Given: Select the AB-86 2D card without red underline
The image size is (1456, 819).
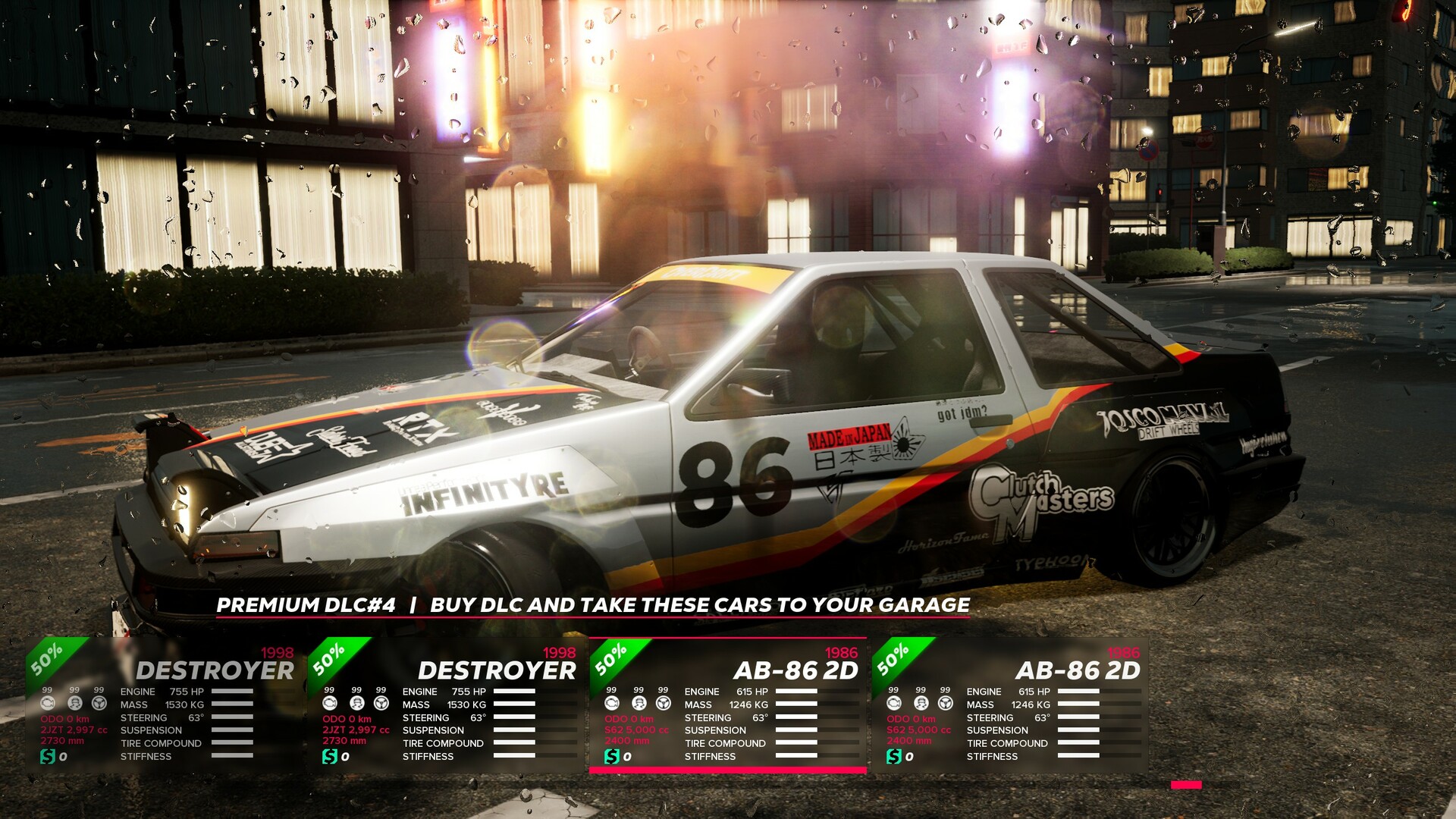Looking at the screenshot, I should click(x=1009, y=705).
